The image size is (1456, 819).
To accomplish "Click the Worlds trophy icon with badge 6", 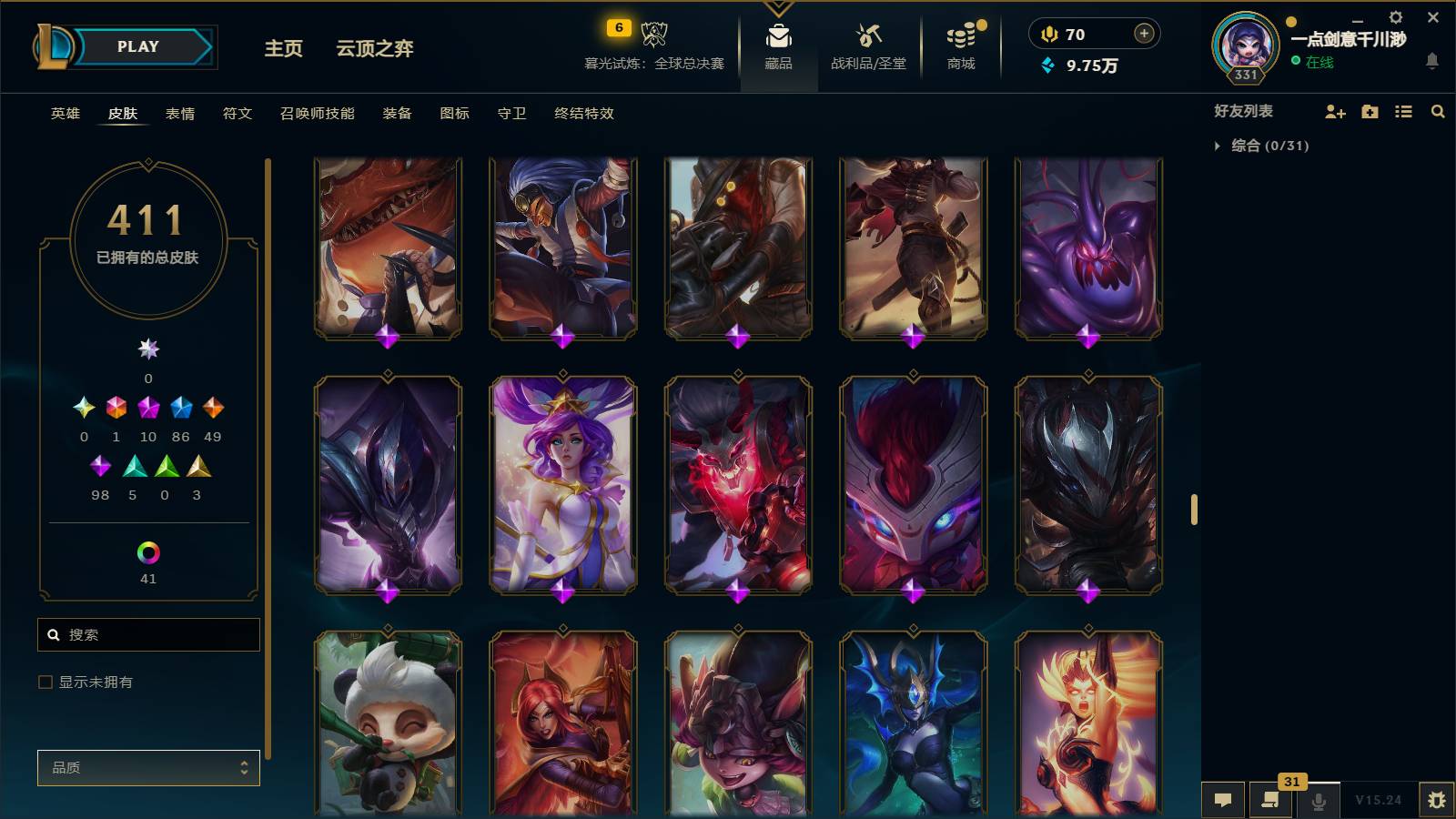I will click(x=653, y=32).
